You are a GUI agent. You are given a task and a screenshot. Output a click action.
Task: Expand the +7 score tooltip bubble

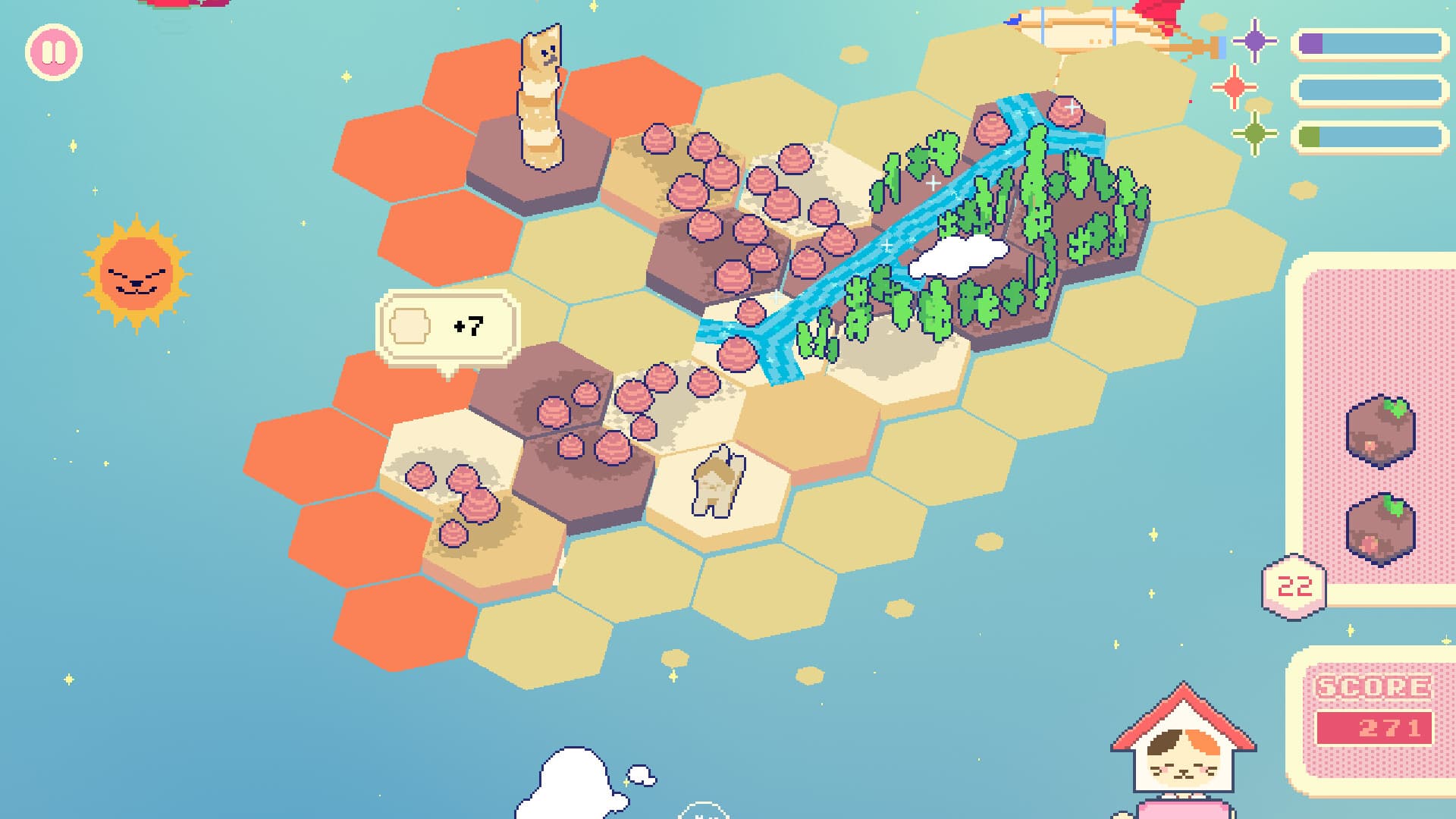pyautogui.click(x=447, y=326)
